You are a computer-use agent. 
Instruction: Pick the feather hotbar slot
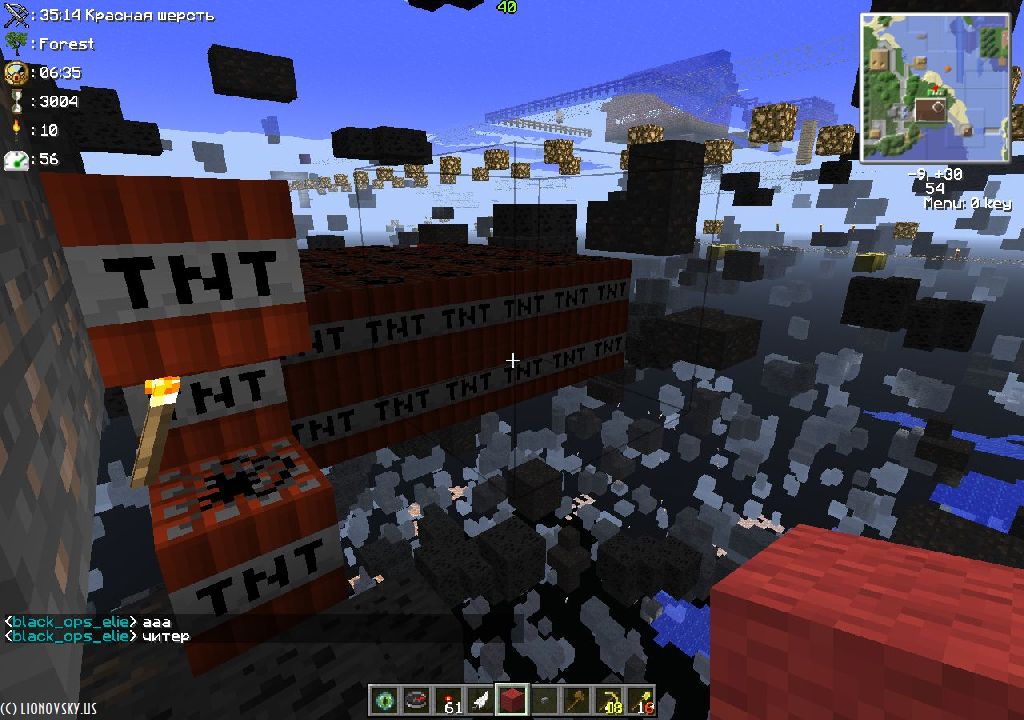[x=480, y=701]
